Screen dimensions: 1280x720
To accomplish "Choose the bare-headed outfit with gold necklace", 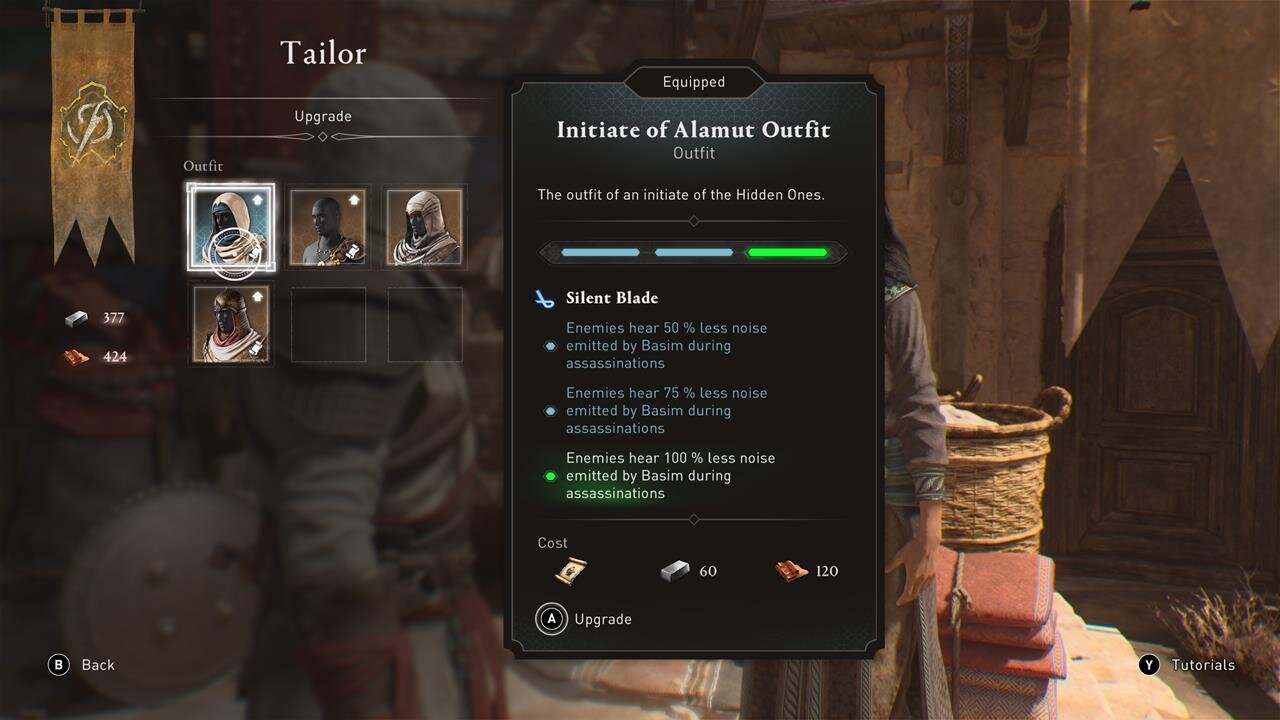I will [x=328, y=226].
